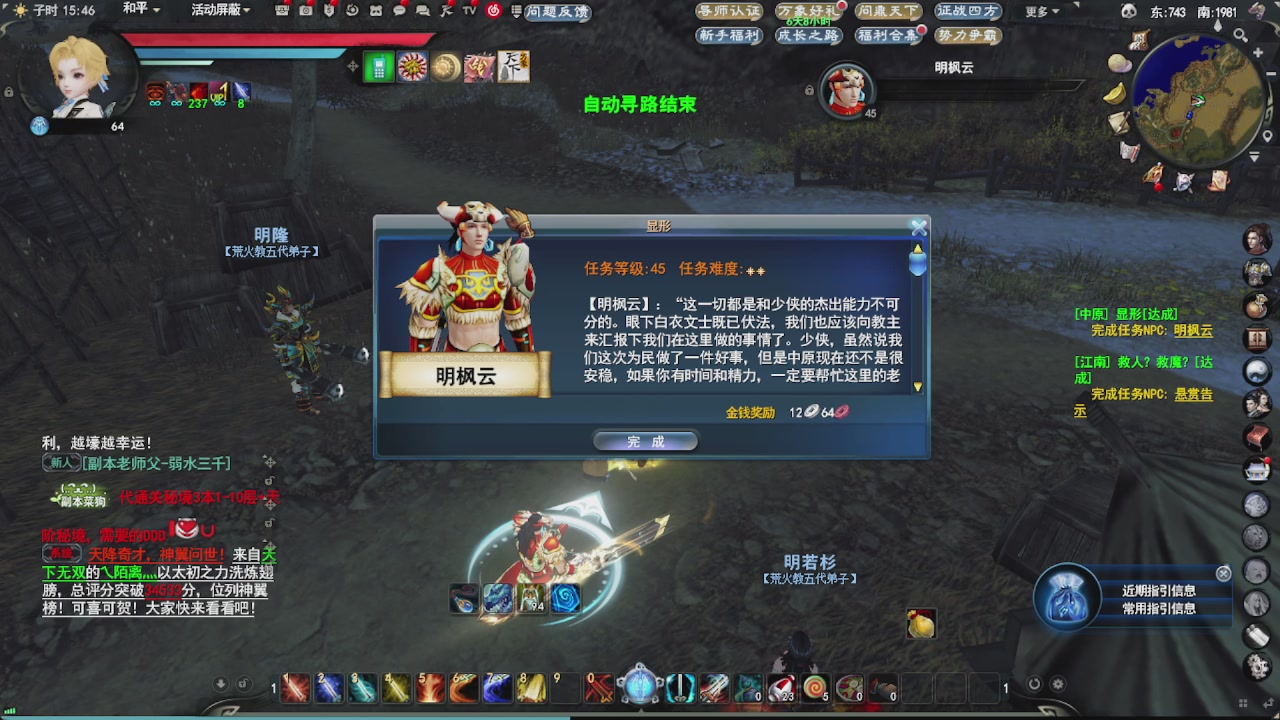
Task: Open the in-game camera screenshot tool
Action: (305, 12)
